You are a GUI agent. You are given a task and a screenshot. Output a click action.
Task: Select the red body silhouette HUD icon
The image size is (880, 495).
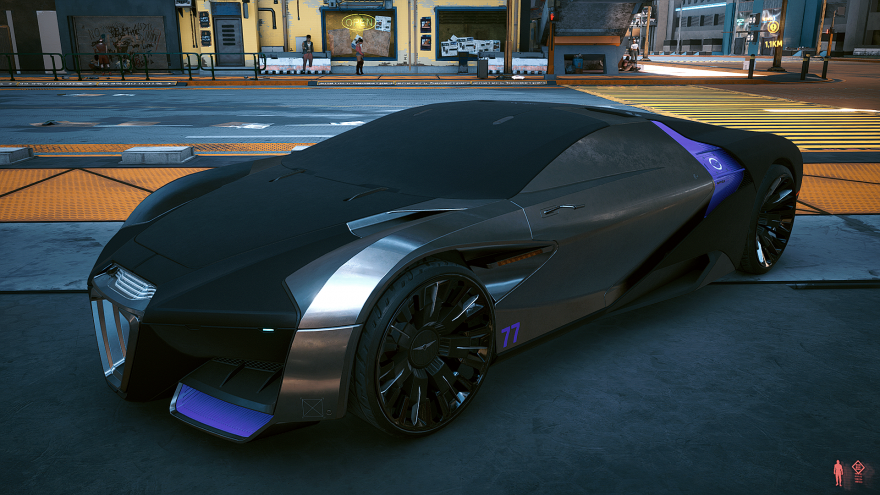[x=838, y=472]
